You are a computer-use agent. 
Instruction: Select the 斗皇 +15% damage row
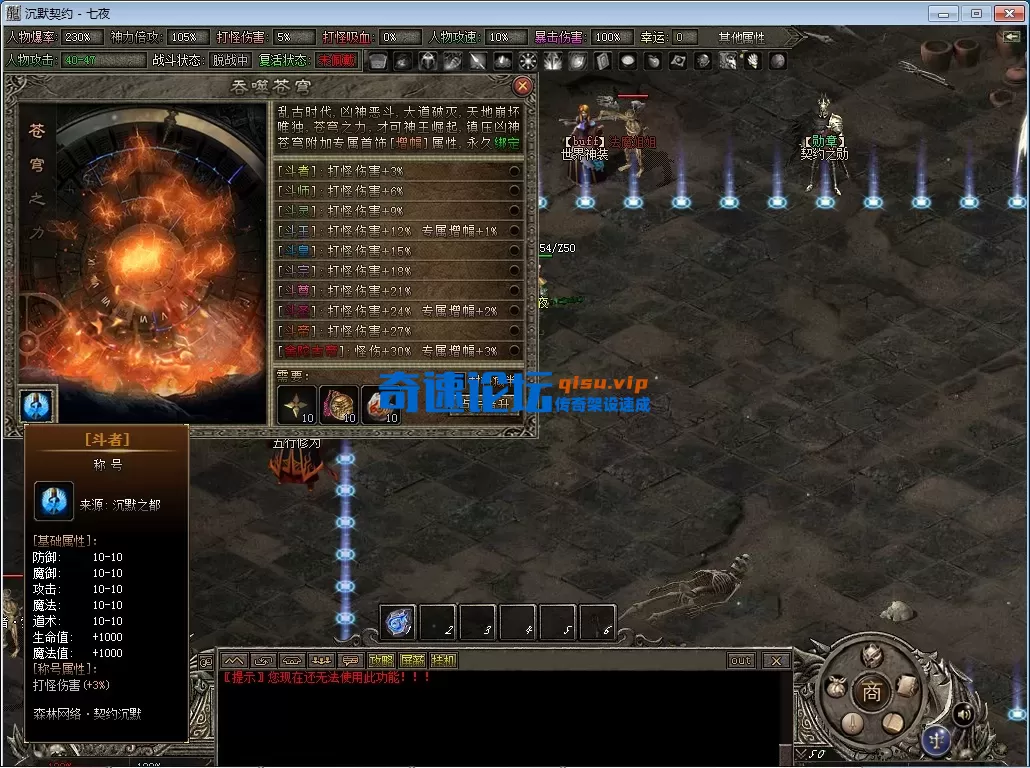[x=398, y=251]
